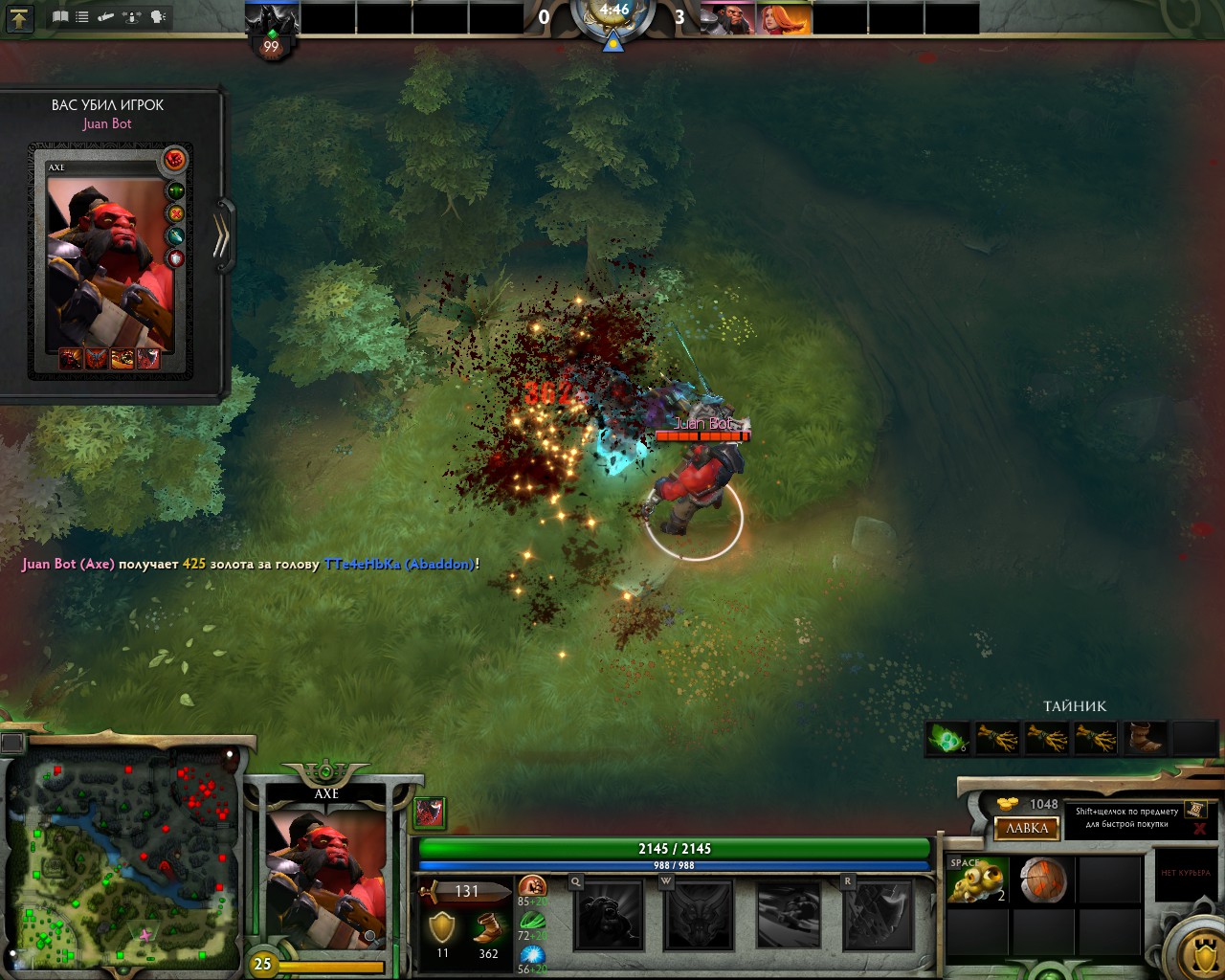This screenshot has height=980, width=1225.
Task: Select the wooden shield inventory item
Action: click(1042, 881)
